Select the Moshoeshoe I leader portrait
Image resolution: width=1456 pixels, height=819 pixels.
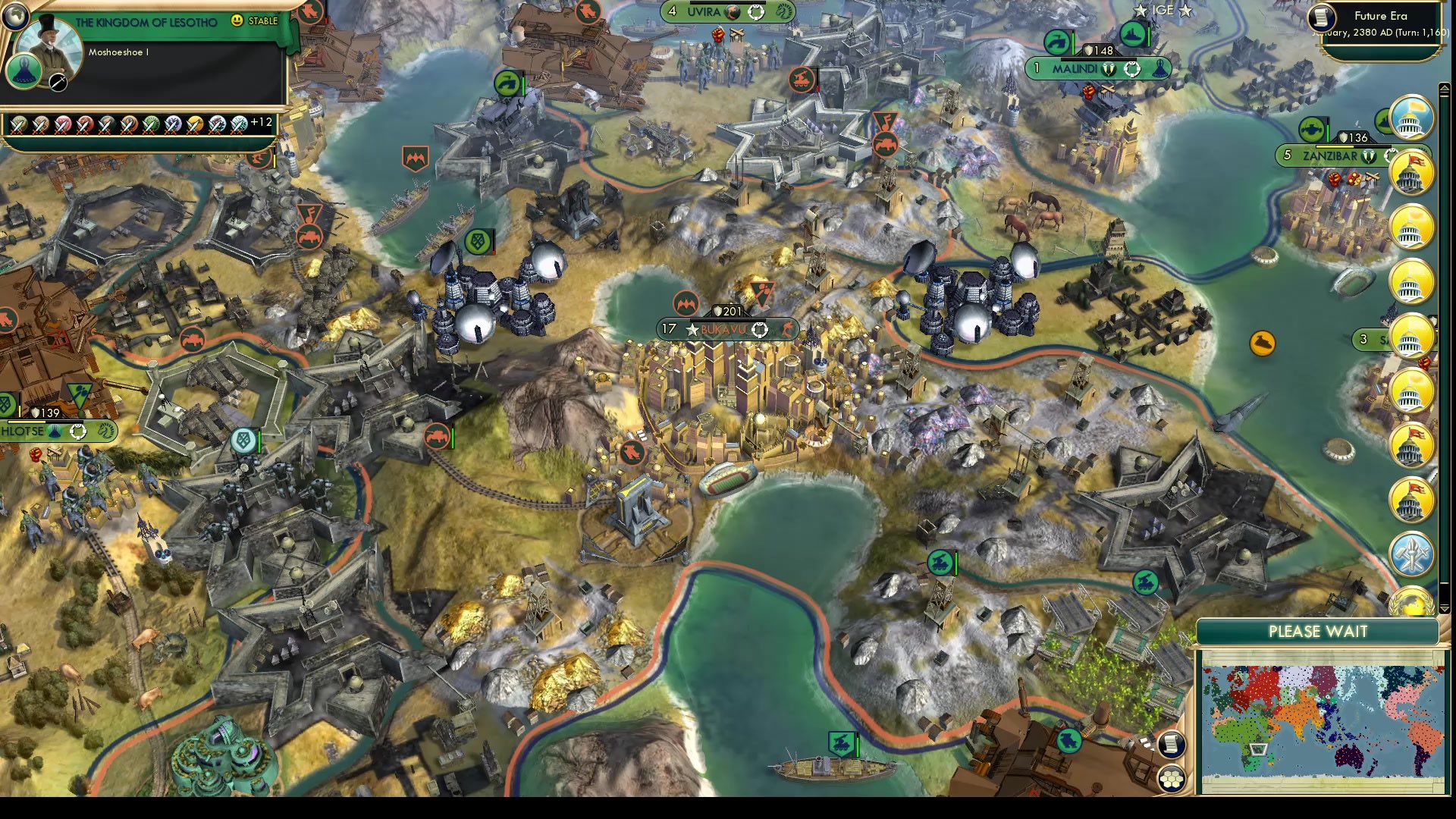(x=50, y=42)
